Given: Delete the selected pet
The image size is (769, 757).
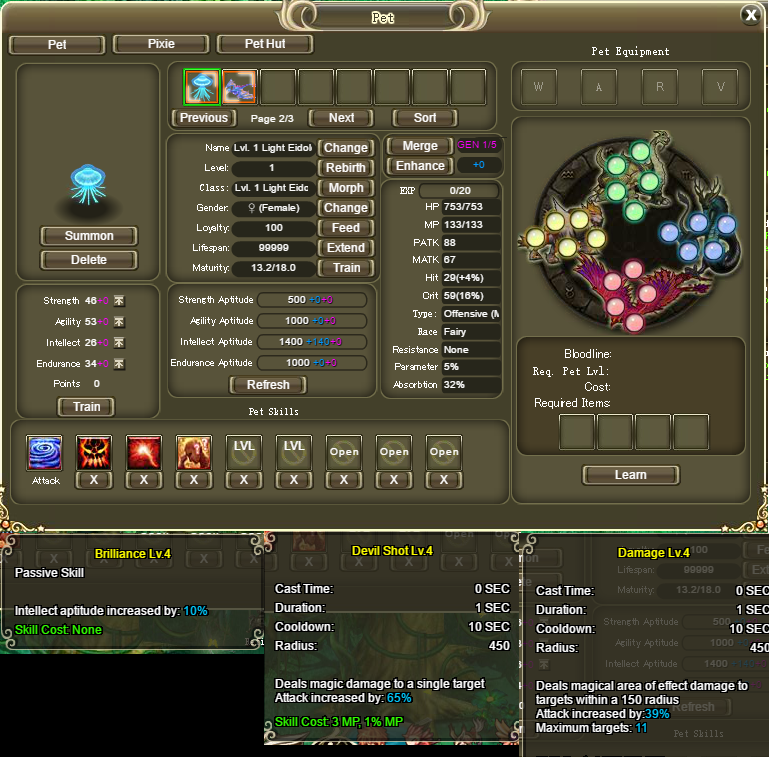Looking at the screenshot, I should pyautogui.click(x=89, y=260).
